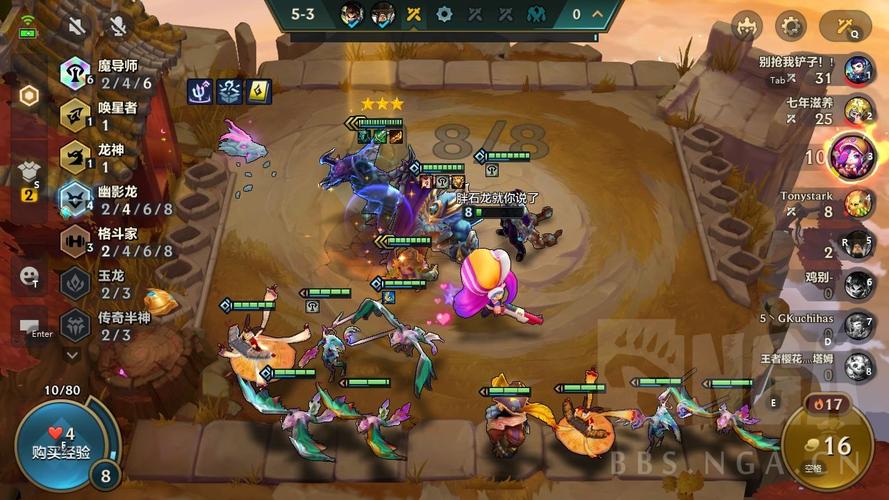Select the 玉龙 trait entry
This screenshot has height=500, width=889.
pyautogui.click(x=100, y=284)
